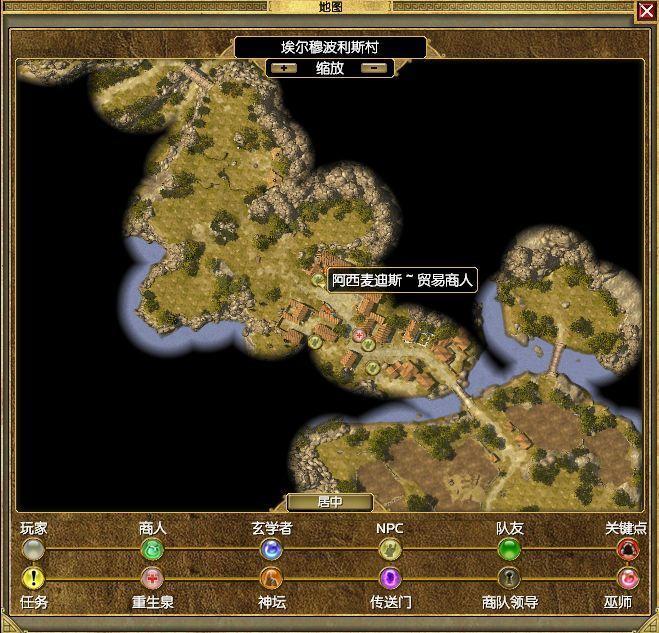Select the green 队友 teammate legend icon

pyautogui.click(x=509, y=549)
